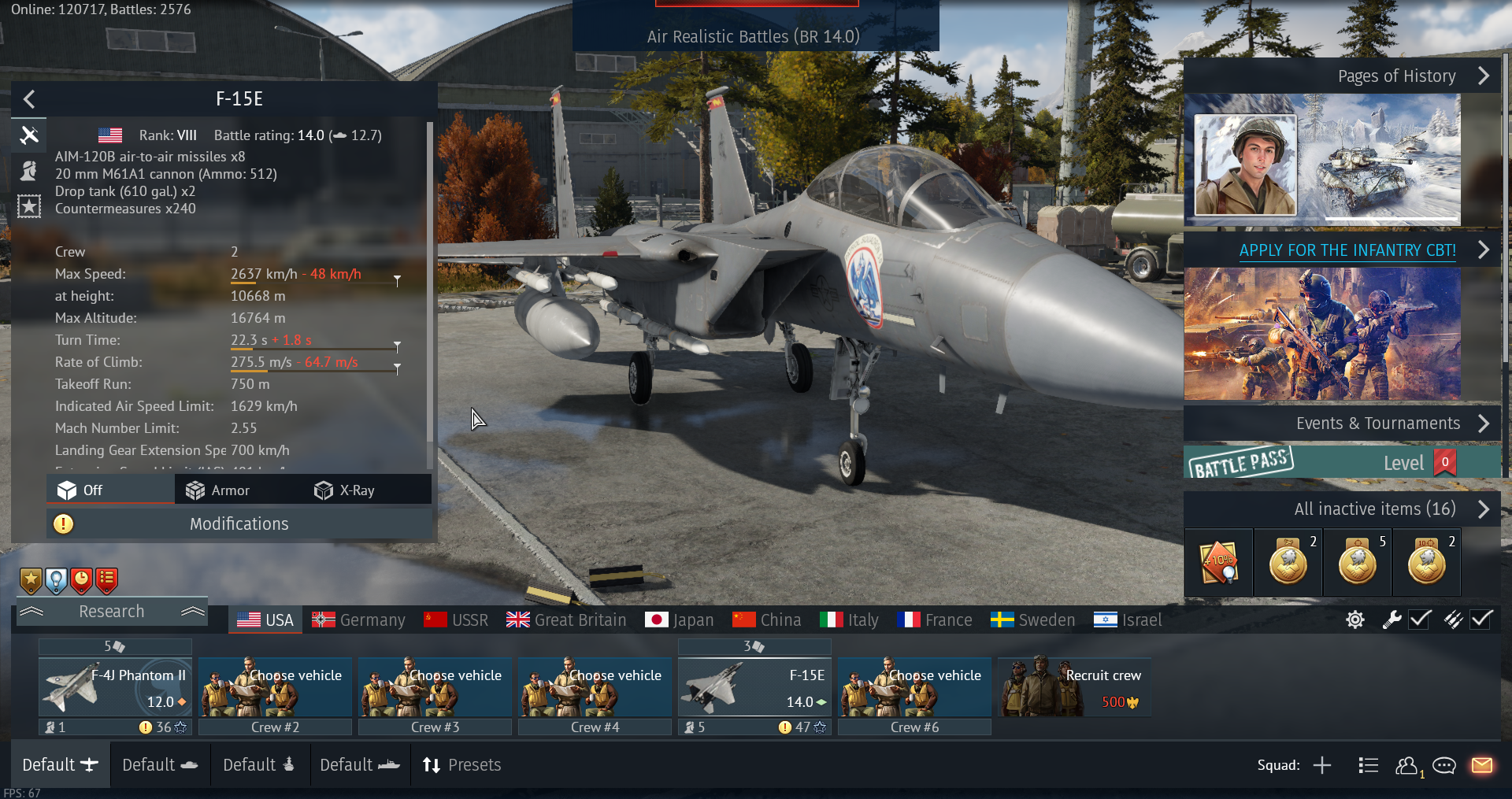Click APPLY FOR THE INFANTRY CBT link
Image resolution: width=1512 pixels, height=799 pixels.
point(1347,250)
